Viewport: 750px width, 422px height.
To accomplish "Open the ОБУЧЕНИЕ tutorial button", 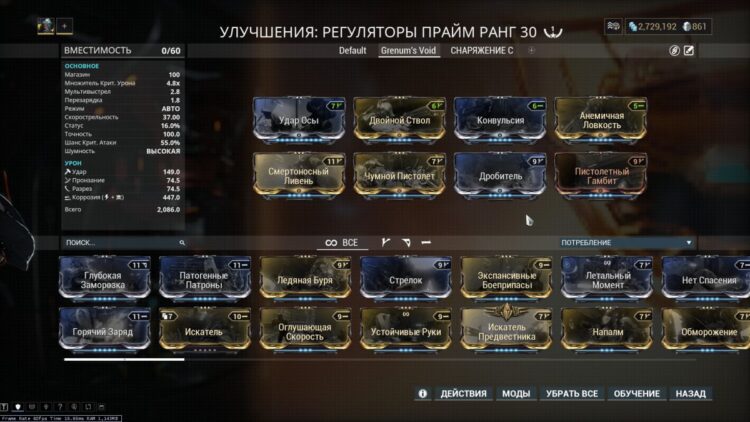I will pos(636,394).
